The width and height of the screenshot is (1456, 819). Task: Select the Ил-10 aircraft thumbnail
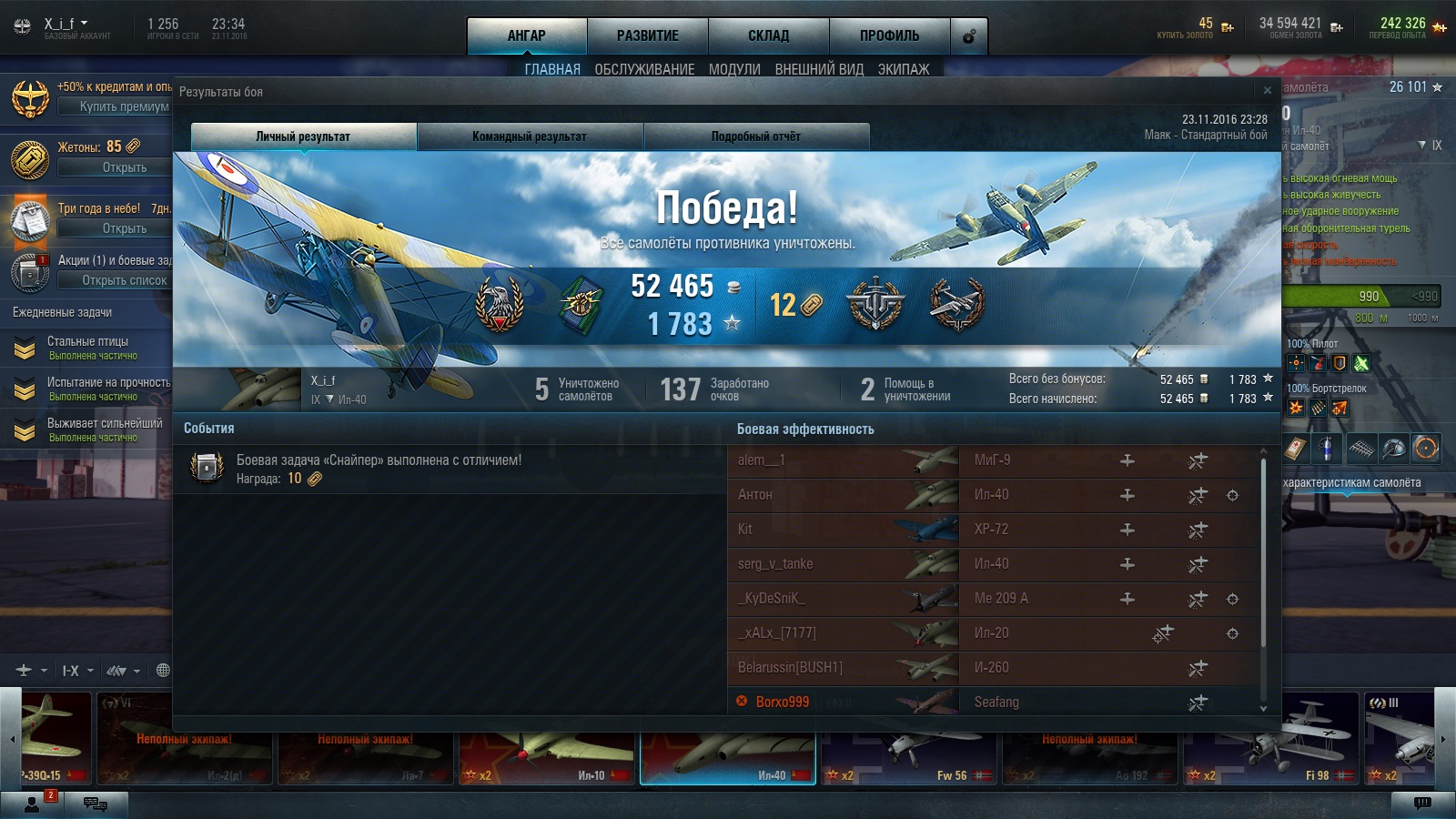click(x=546, y=737)
